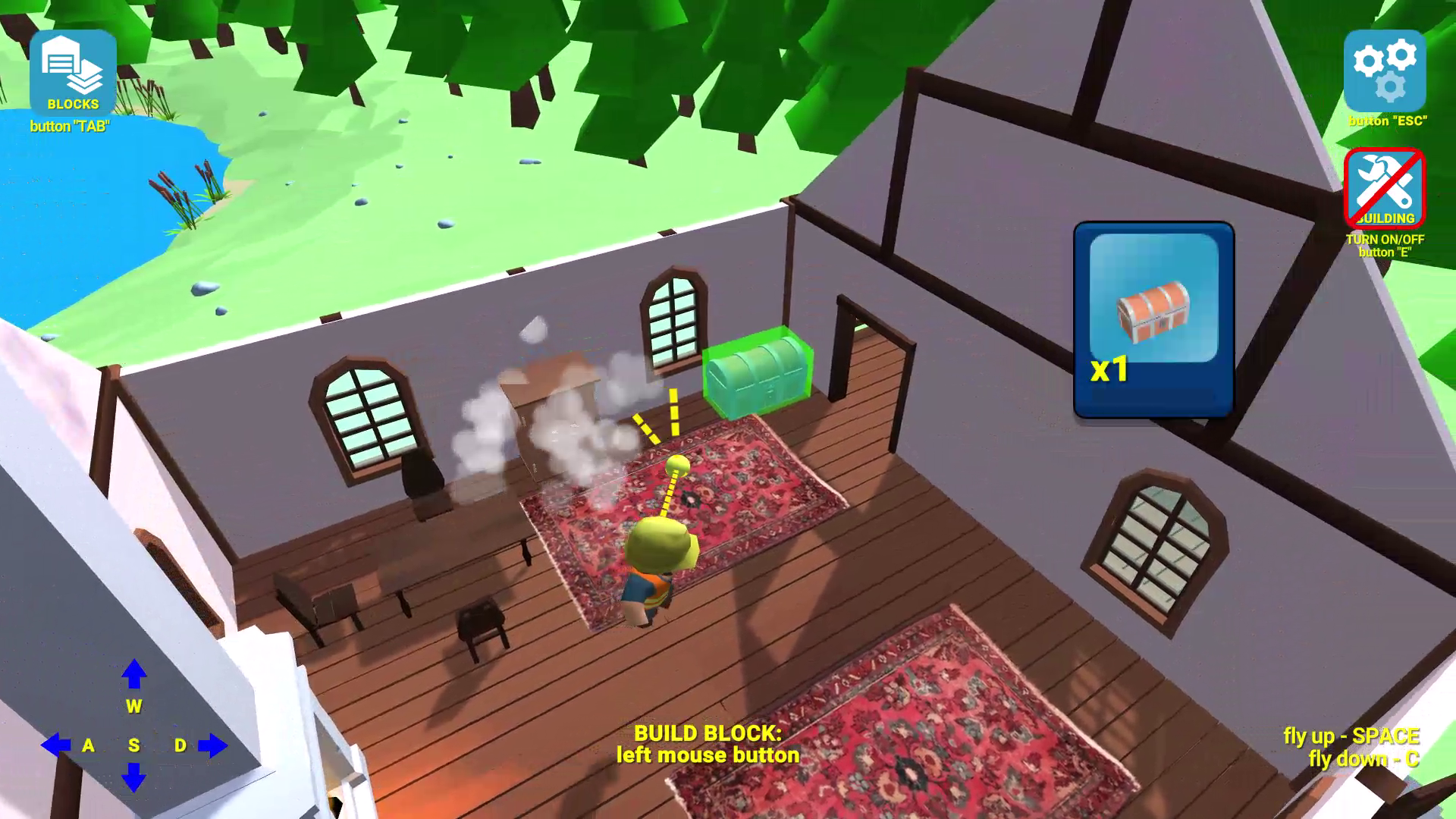The image size is (1456, 819).
Task: Click the chest item thumbnail picture
Action: pos(1153,313)
